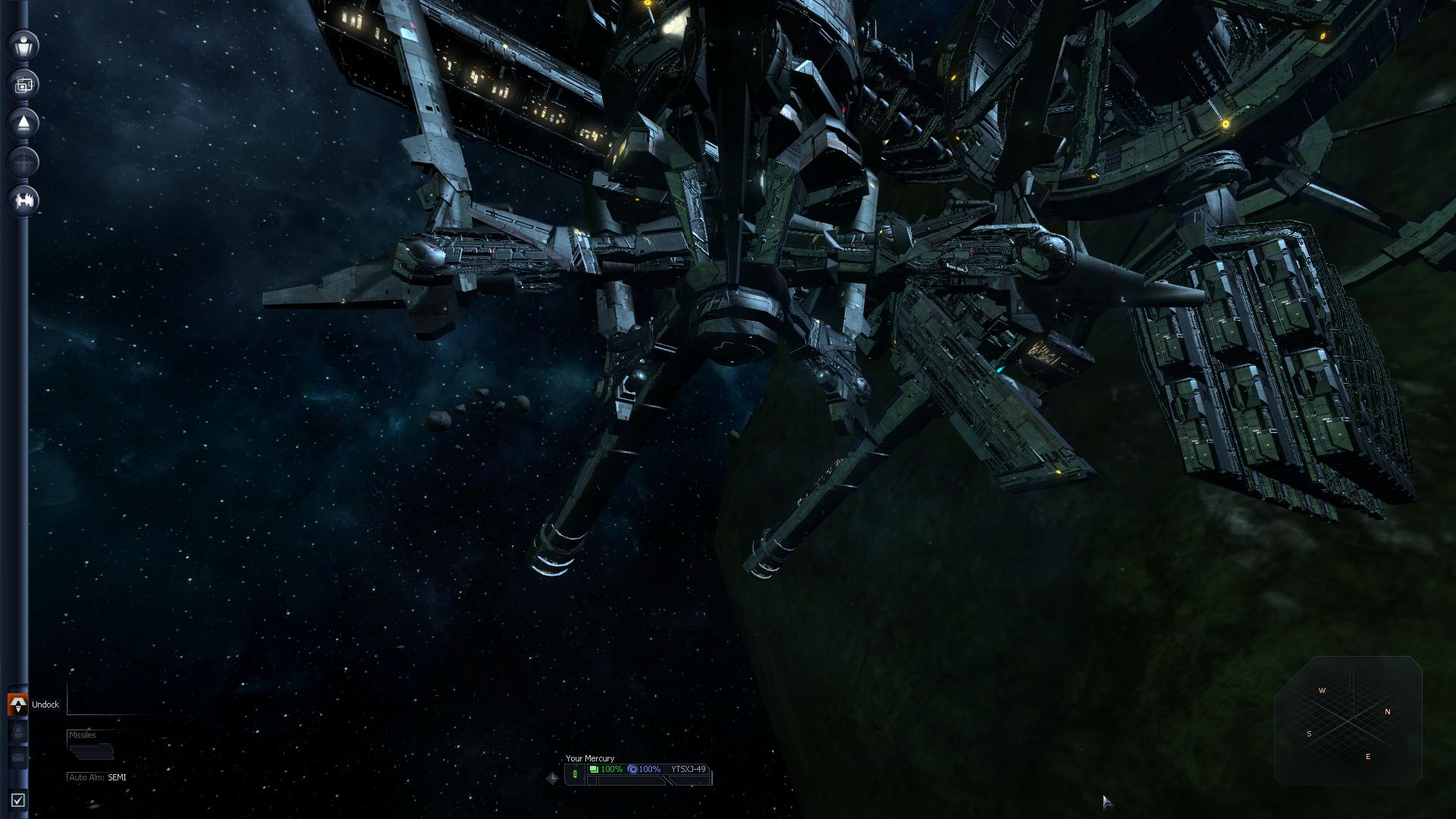Click the eject triangle icon
The height and width of the screenshot is (819, 1456).
coord(23,124)
